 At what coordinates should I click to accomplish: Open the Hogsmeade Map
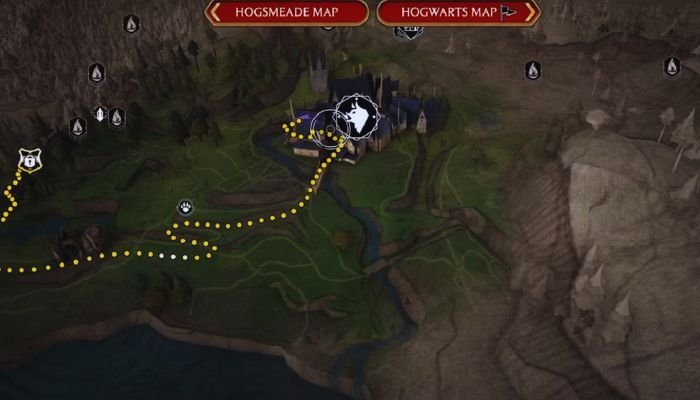[x=287, y=13]
